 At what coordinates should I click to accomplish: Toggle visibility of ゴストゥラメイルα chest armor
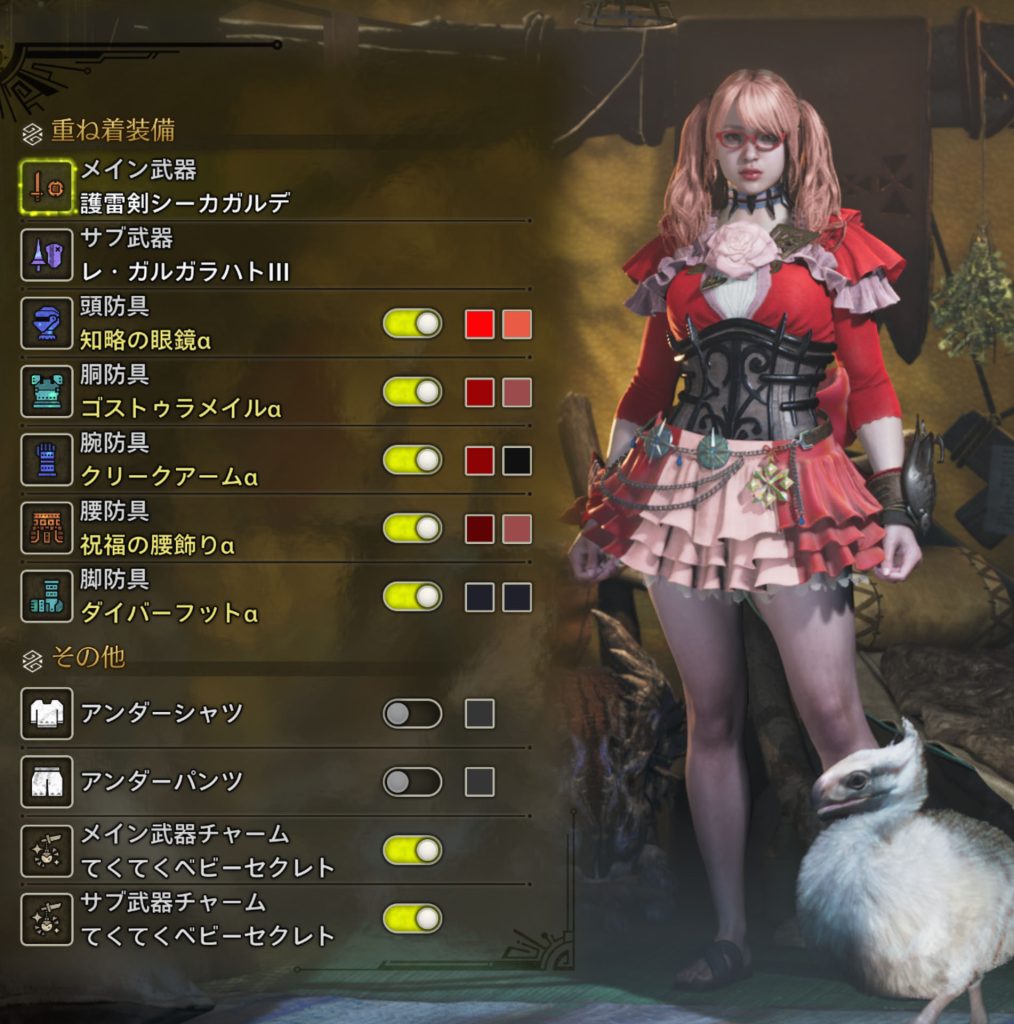coord(412,392)
